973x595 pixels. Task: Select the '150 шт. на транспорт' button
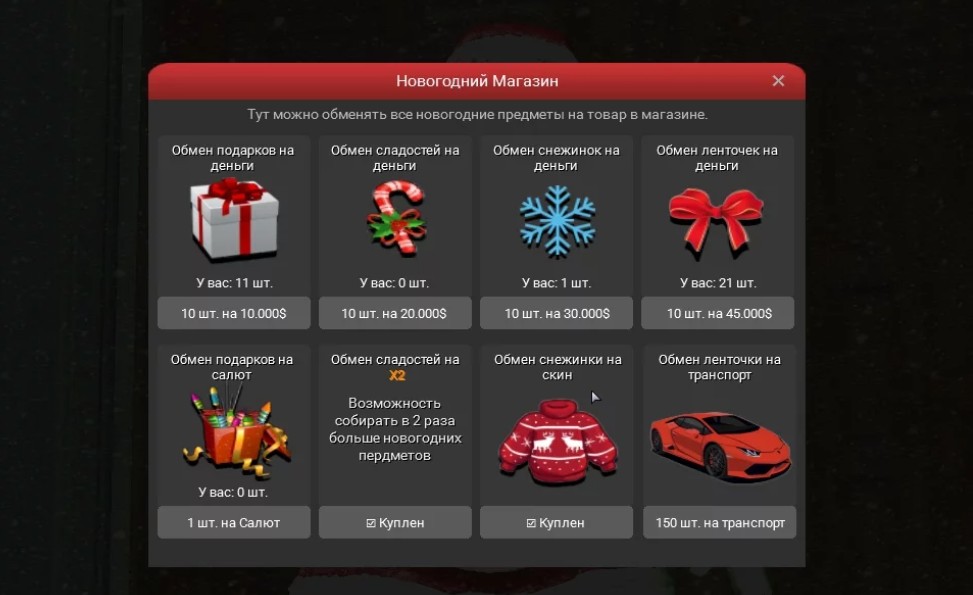(718, 522)
